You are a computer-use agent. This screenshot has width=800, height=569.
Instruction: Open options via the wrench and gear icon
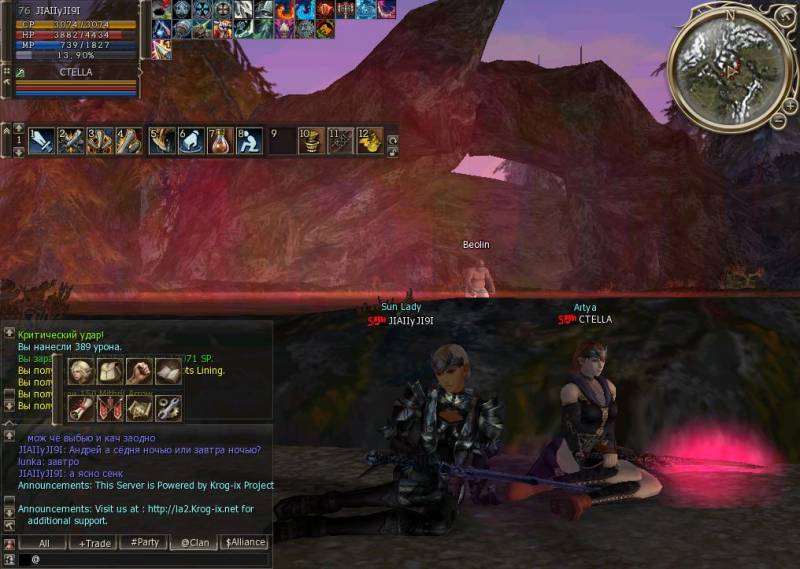pos(168,407)
